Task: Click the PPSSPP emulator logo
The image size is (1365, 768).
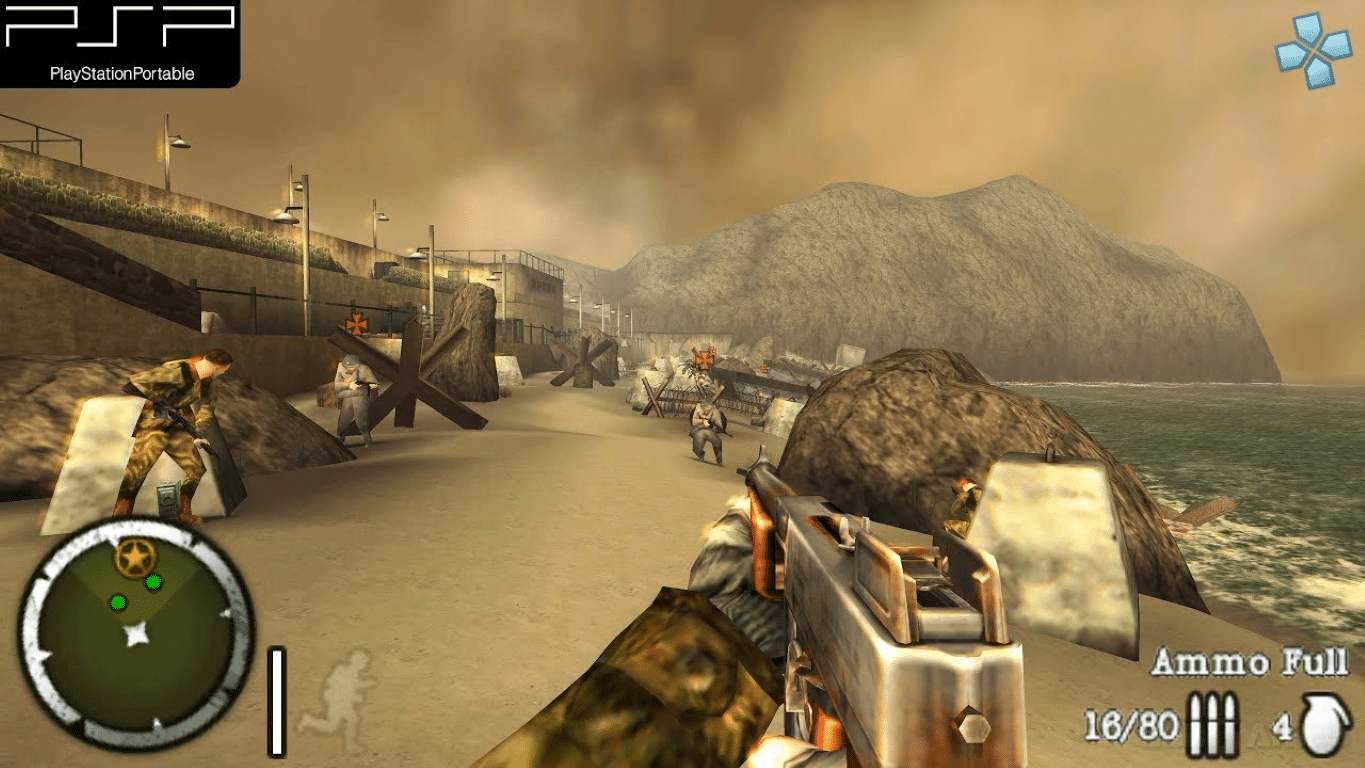Action: pos(1312,50)
